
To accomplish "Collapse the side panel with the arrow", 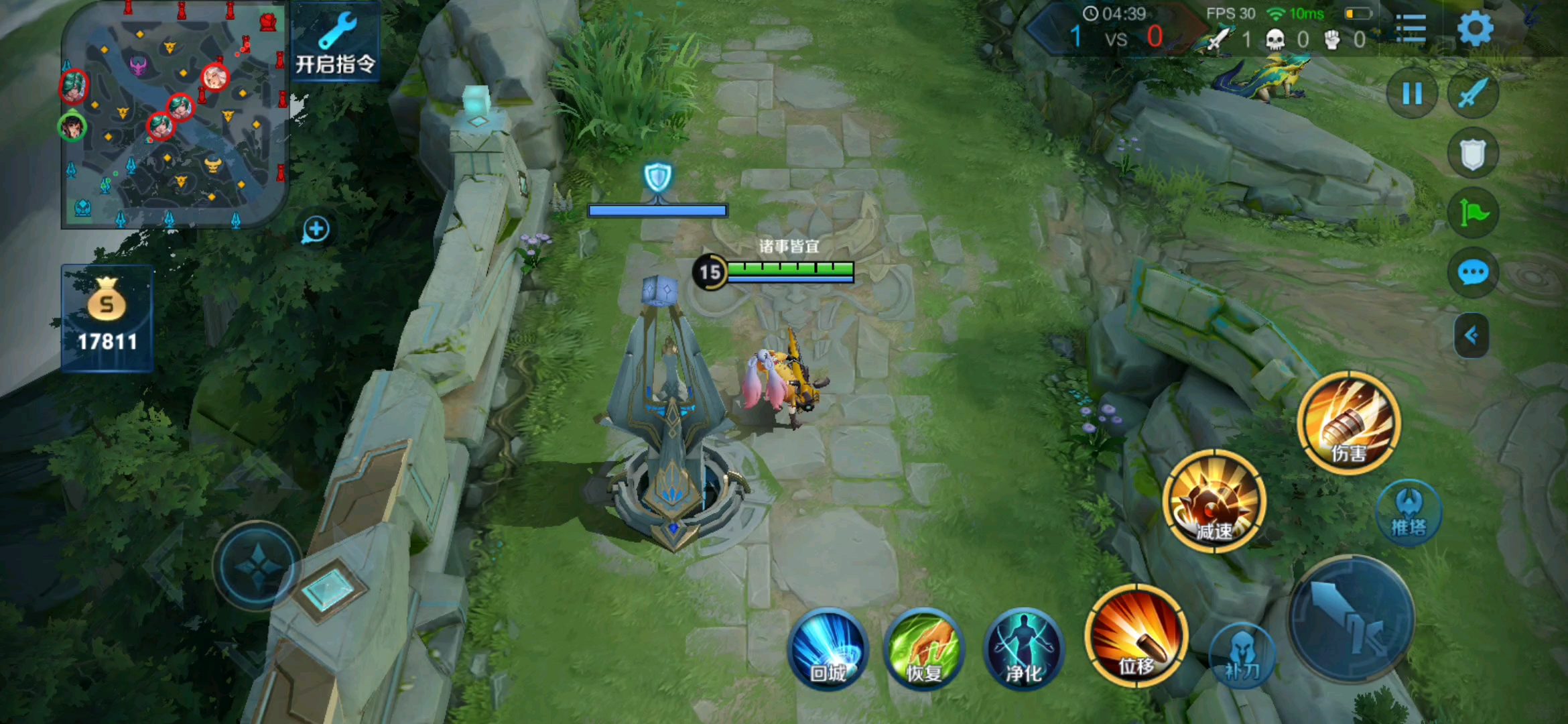I will (x=1472, y=335).
